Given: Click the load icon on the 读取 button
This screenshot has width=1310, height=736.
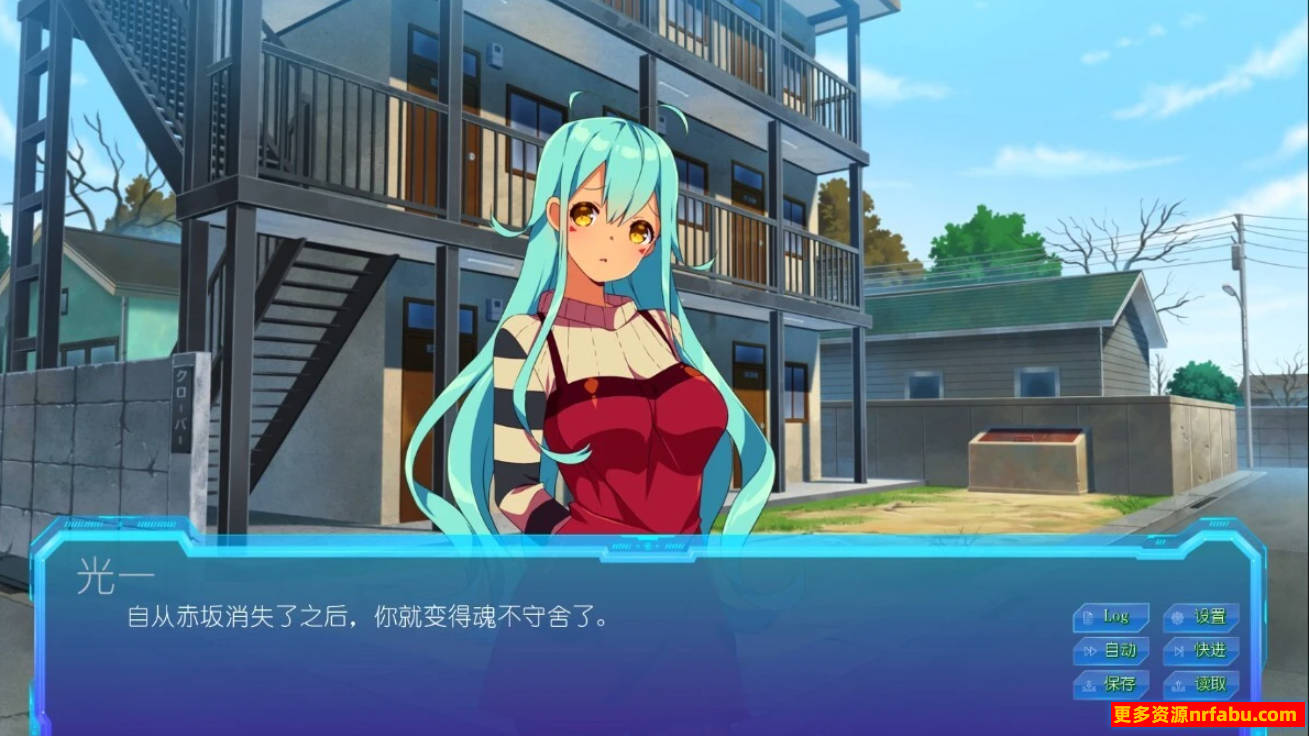Looking at the screenshot, I should (1178, 686).
